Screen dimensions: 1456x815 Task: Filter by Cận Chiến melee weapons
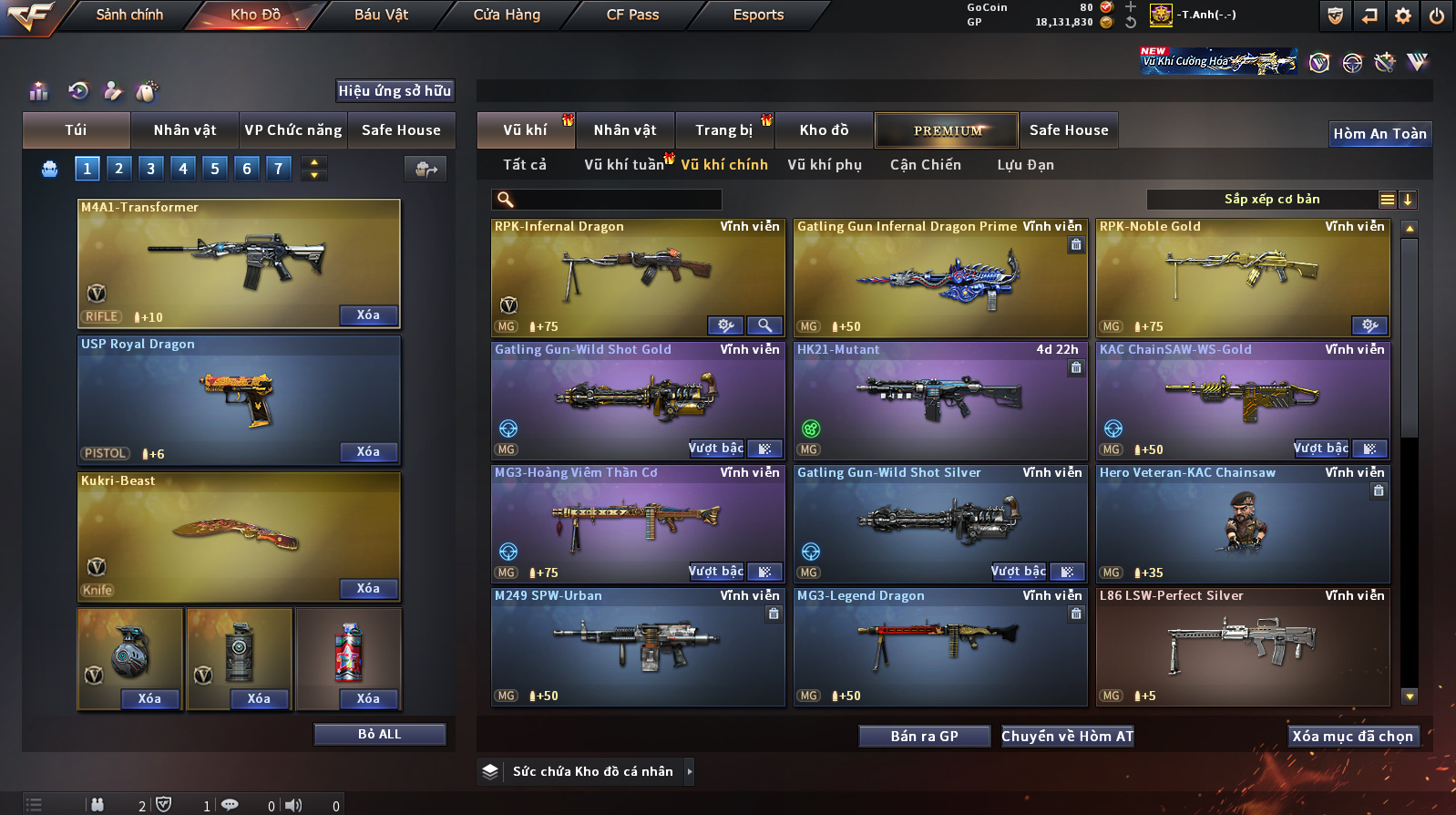[x=925, y=165]
